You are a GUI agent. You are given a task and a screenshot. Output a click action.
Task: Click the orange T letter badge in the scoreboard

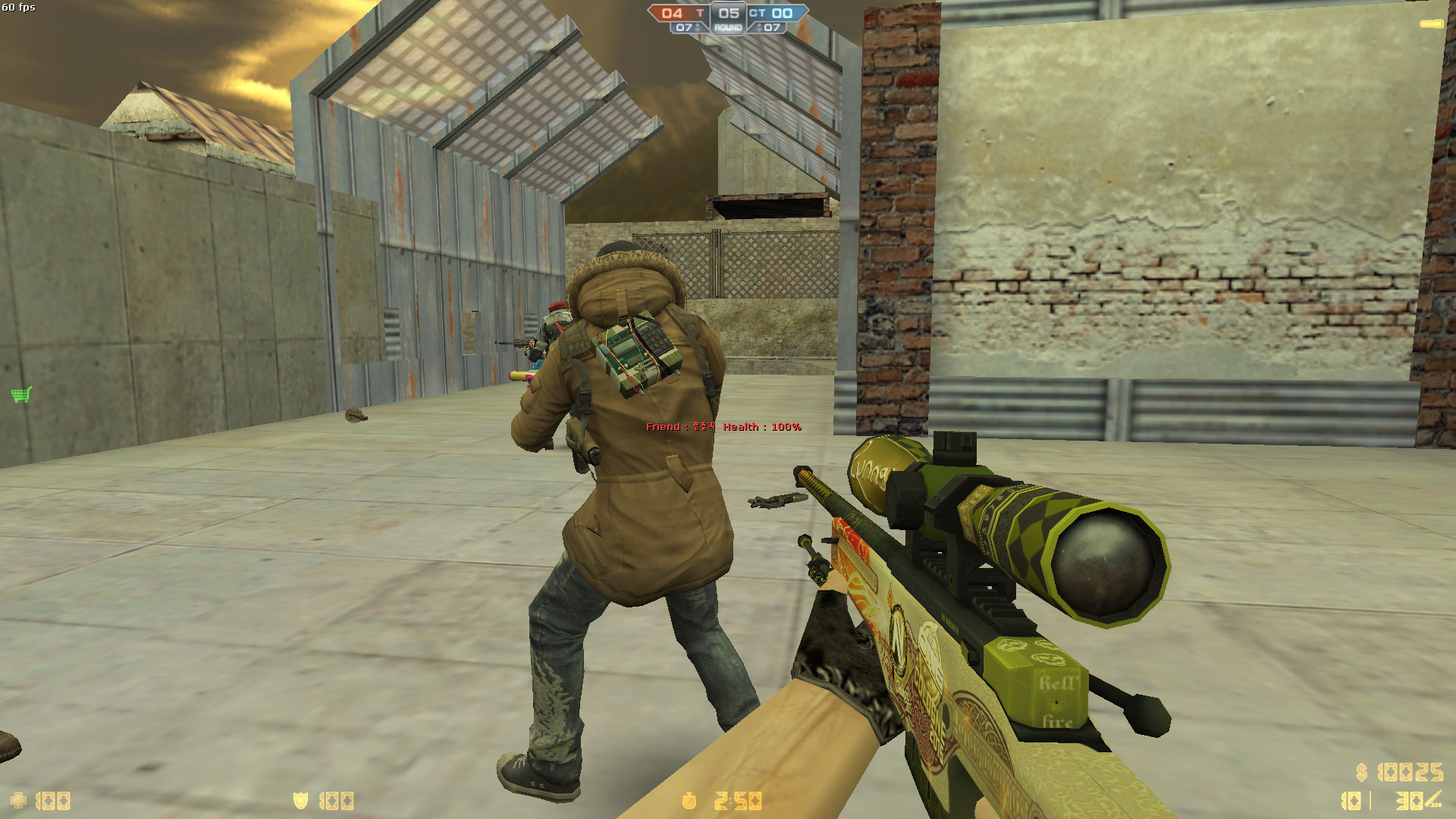[x=700, y=12]
